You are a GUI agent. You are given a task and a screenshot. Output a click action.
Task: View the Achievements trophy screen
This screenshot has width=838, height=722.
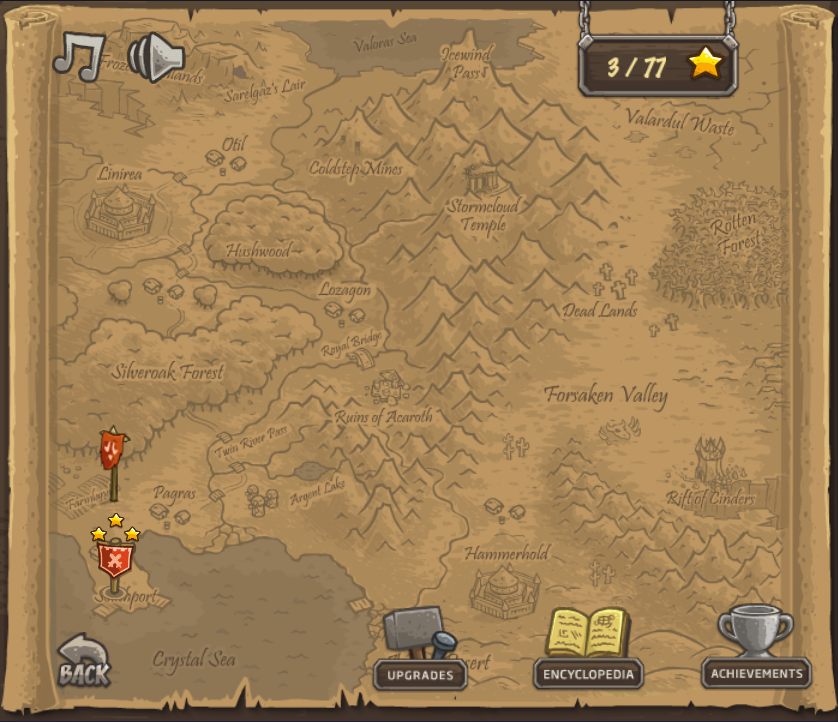(x=756, y=652)
